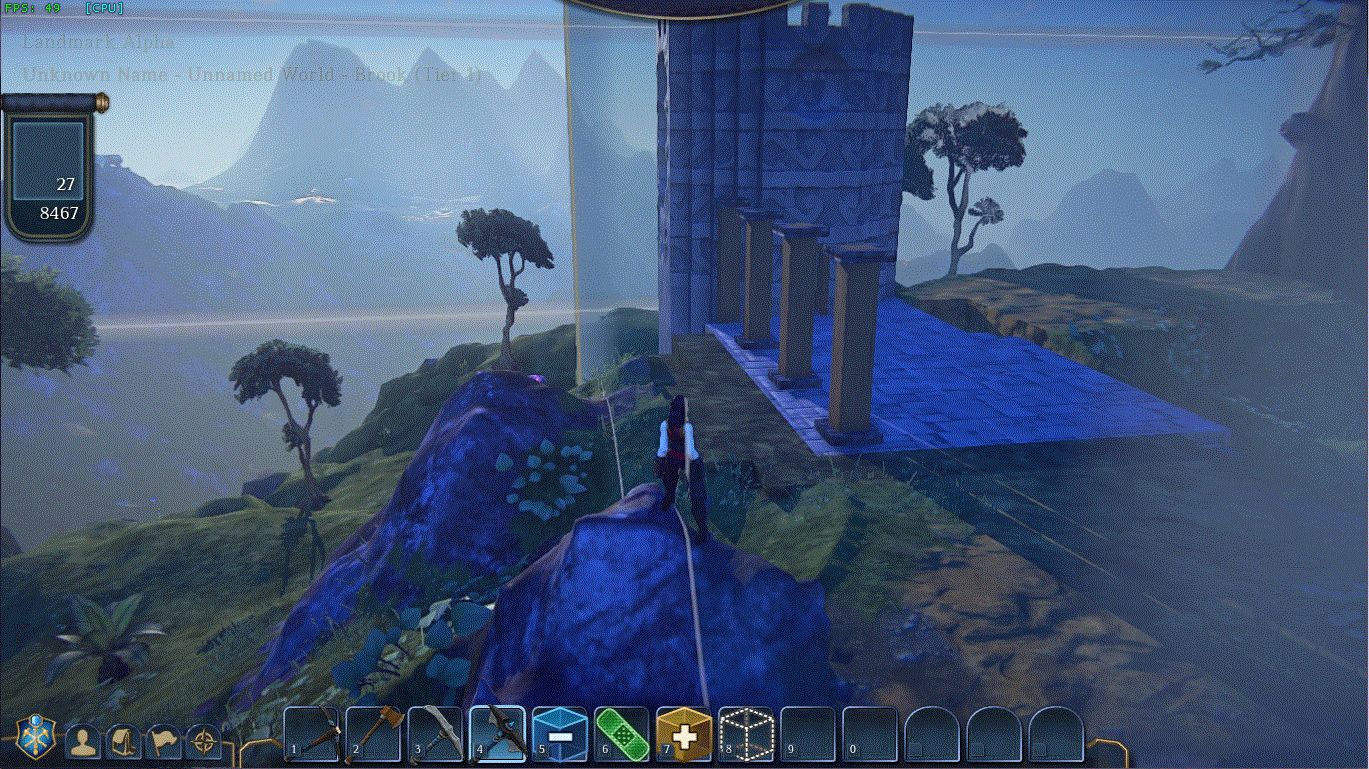This screenshot has width=1369, height=769.
Task: Select the sickle in hotbar slot 3
Action: click(x=436, y=735)
